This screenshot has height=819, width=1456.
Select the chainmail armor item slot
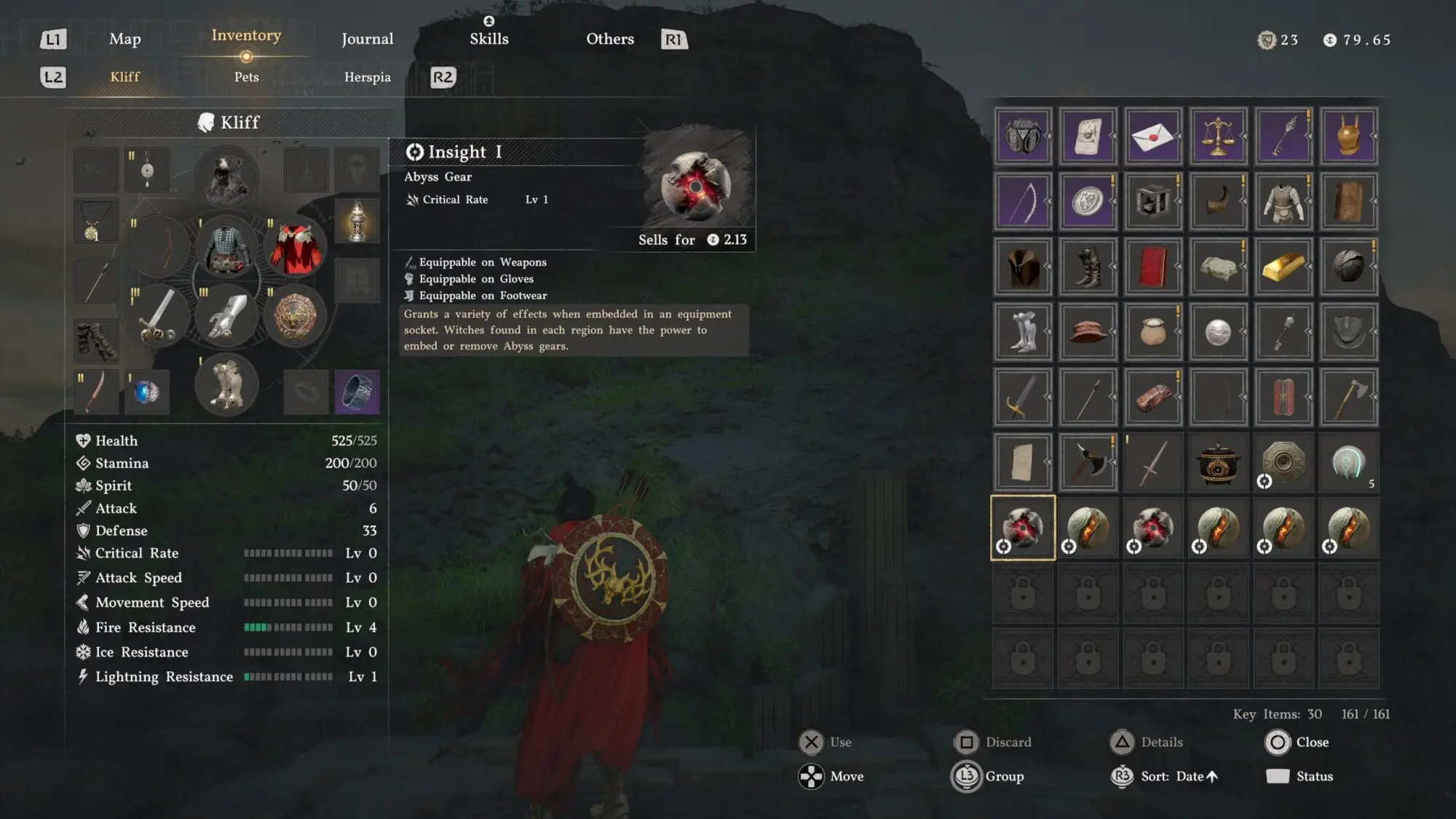coord(1283,202)
